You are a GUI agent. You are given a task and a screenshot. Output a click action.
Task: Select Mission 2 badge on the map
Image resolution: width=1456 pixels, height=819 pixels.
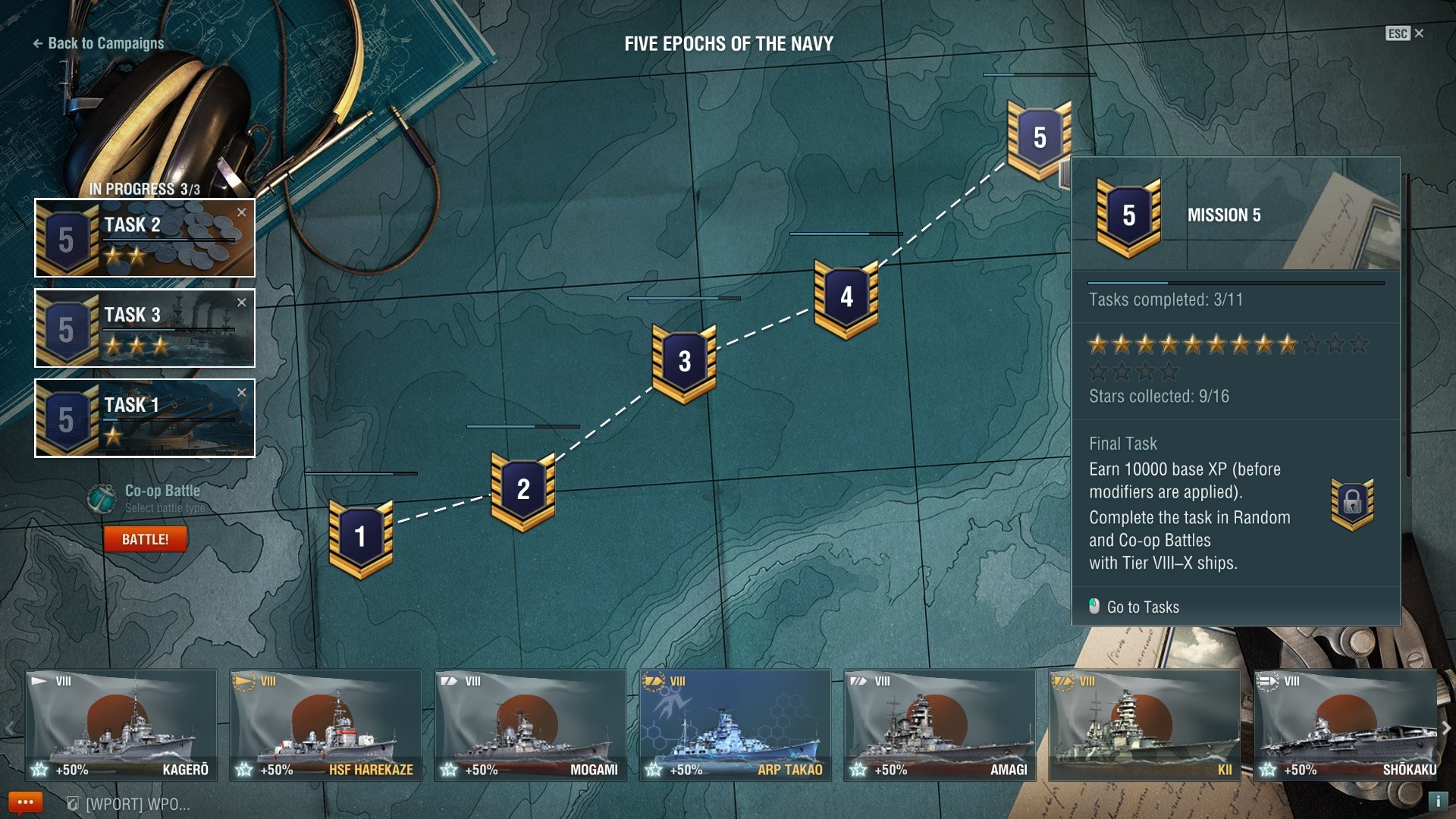point(522,490)
